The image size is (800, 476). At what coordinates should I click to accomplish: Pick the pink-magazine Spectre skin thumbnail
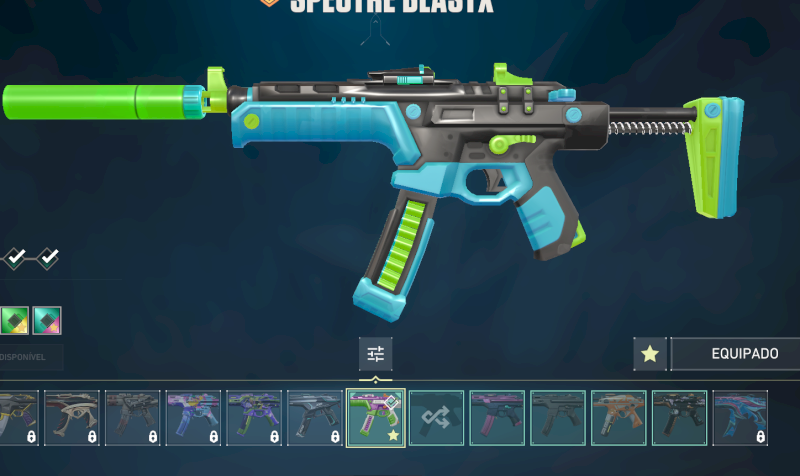pyautogui.click(x=497, y=418)
